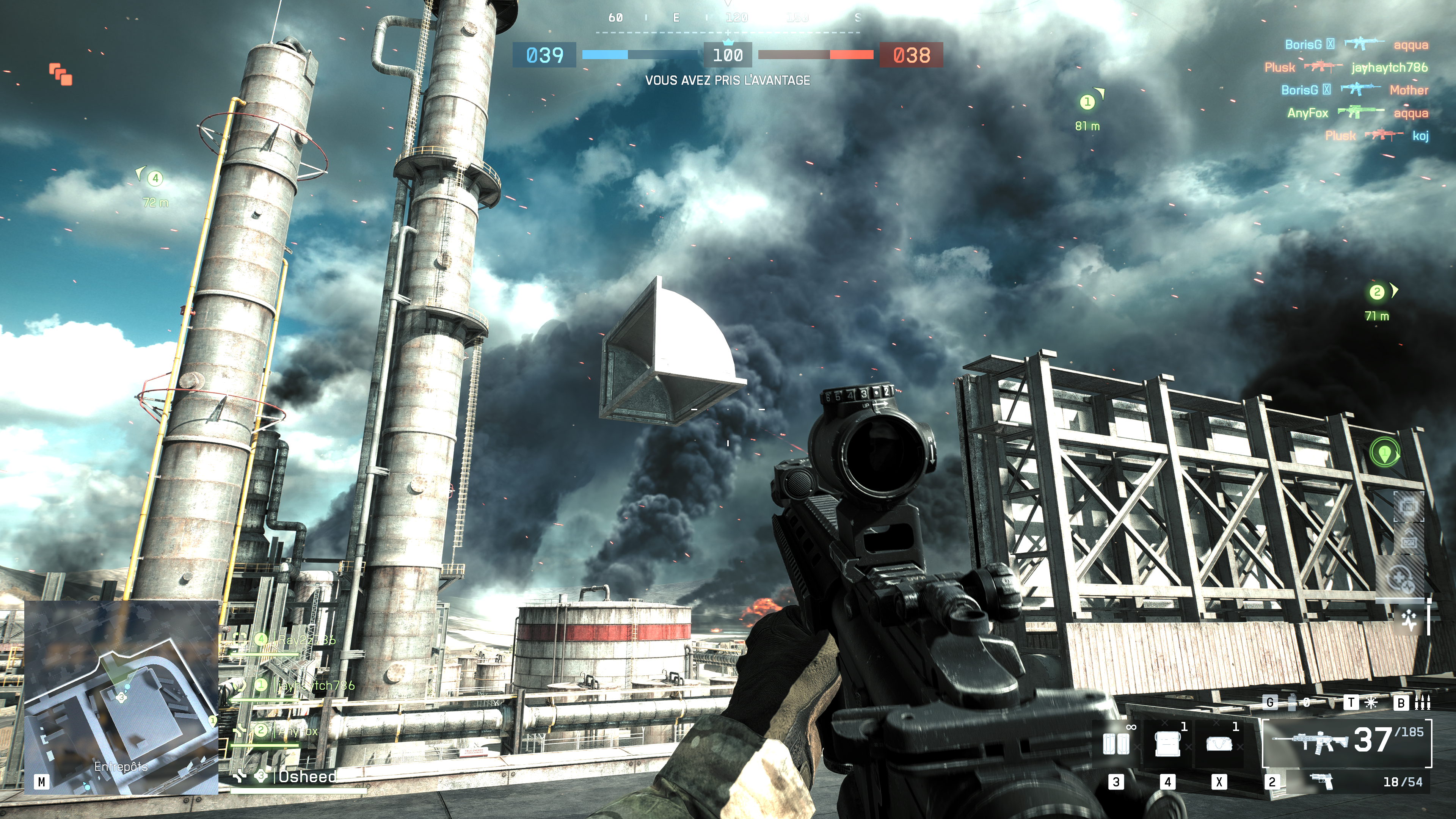Toggle the bullet fire-mode icon
Image resolution: width=1456 pixels, height=819 pixels.
(1422, 703)
